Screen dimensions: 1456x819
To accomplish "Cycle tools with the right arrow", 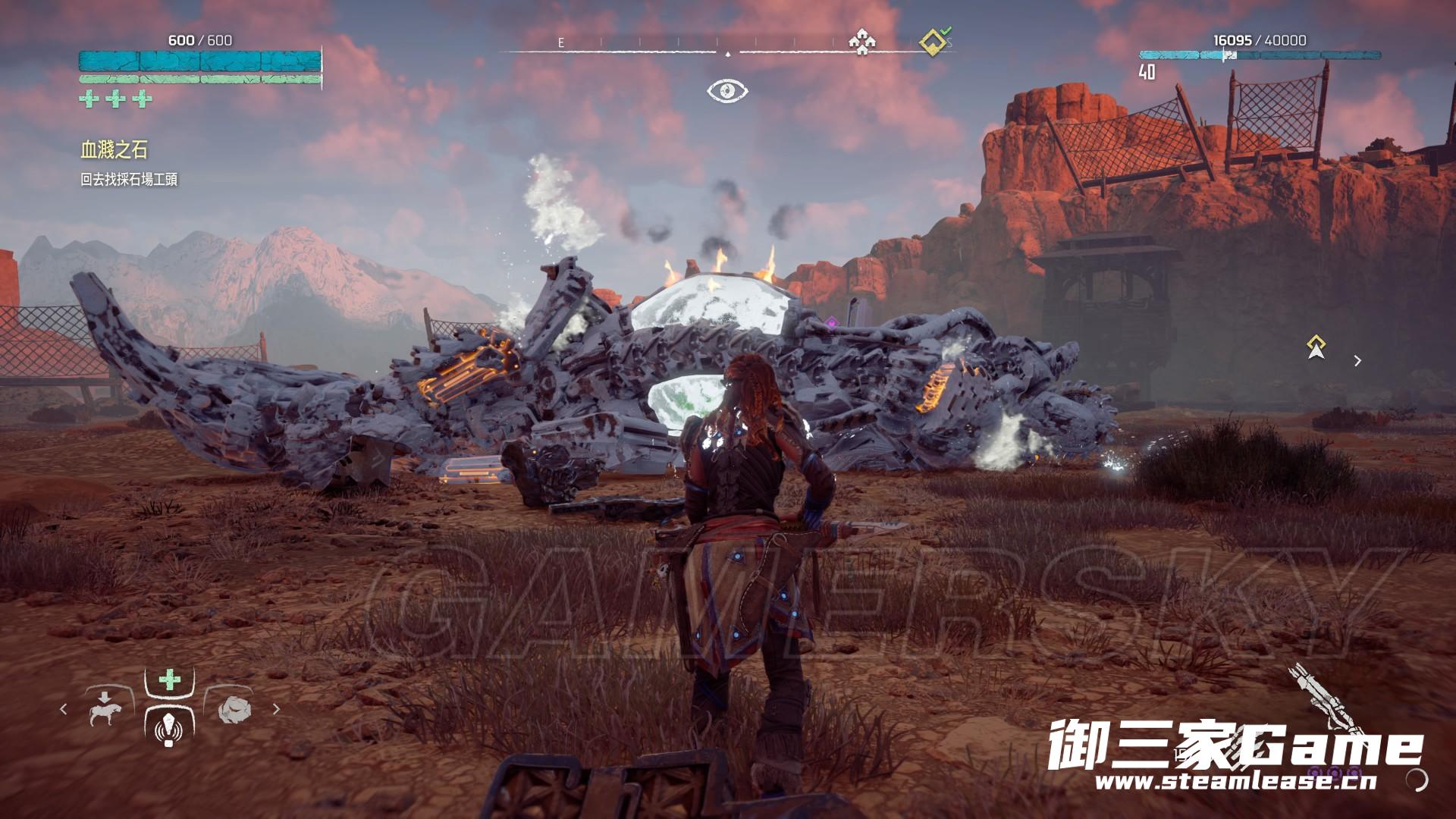I will [276, 709].
